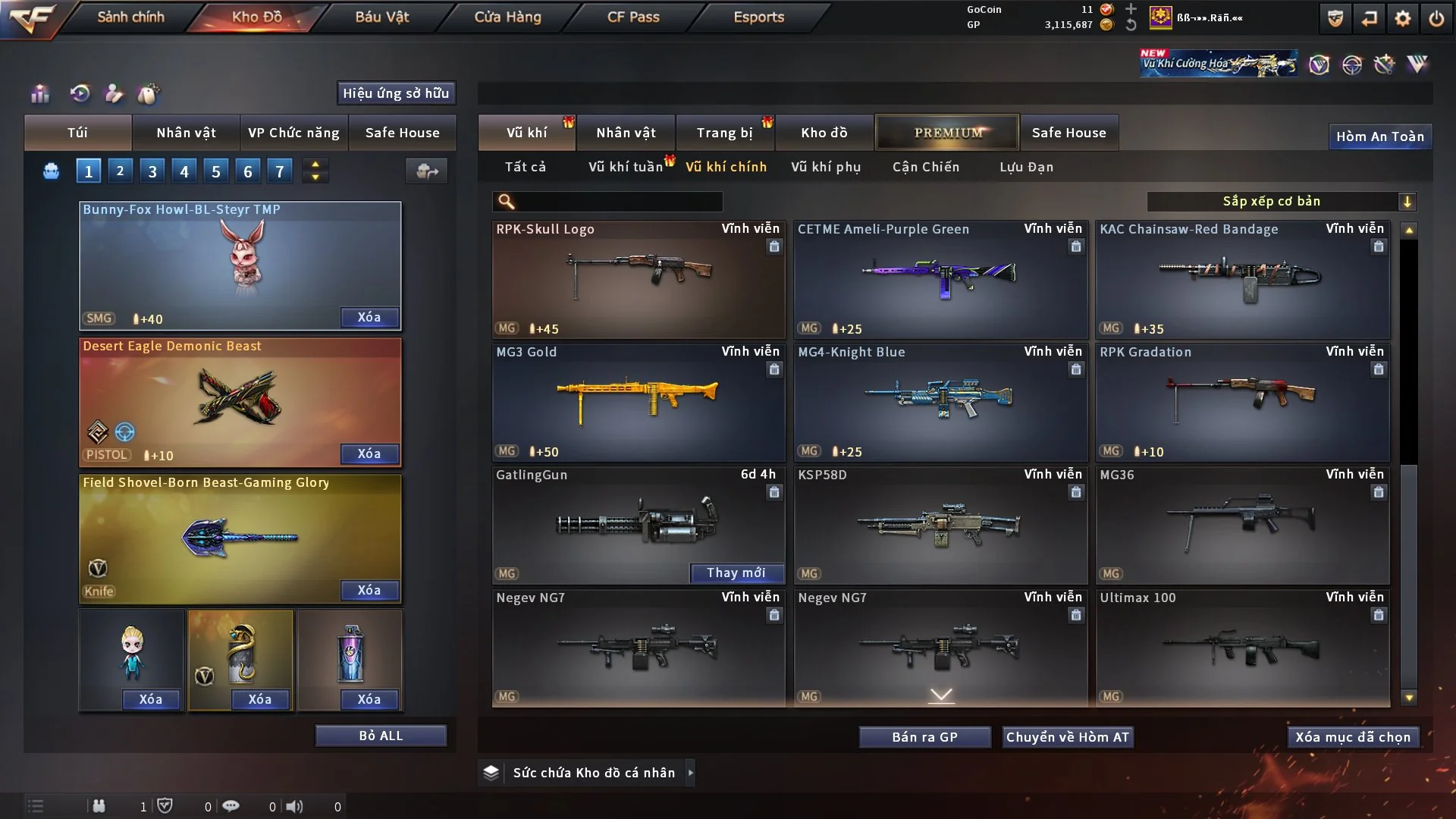This screenshot has height=819, width=1456.
Task: Open the CF Pass page
Action: (633, 17)
